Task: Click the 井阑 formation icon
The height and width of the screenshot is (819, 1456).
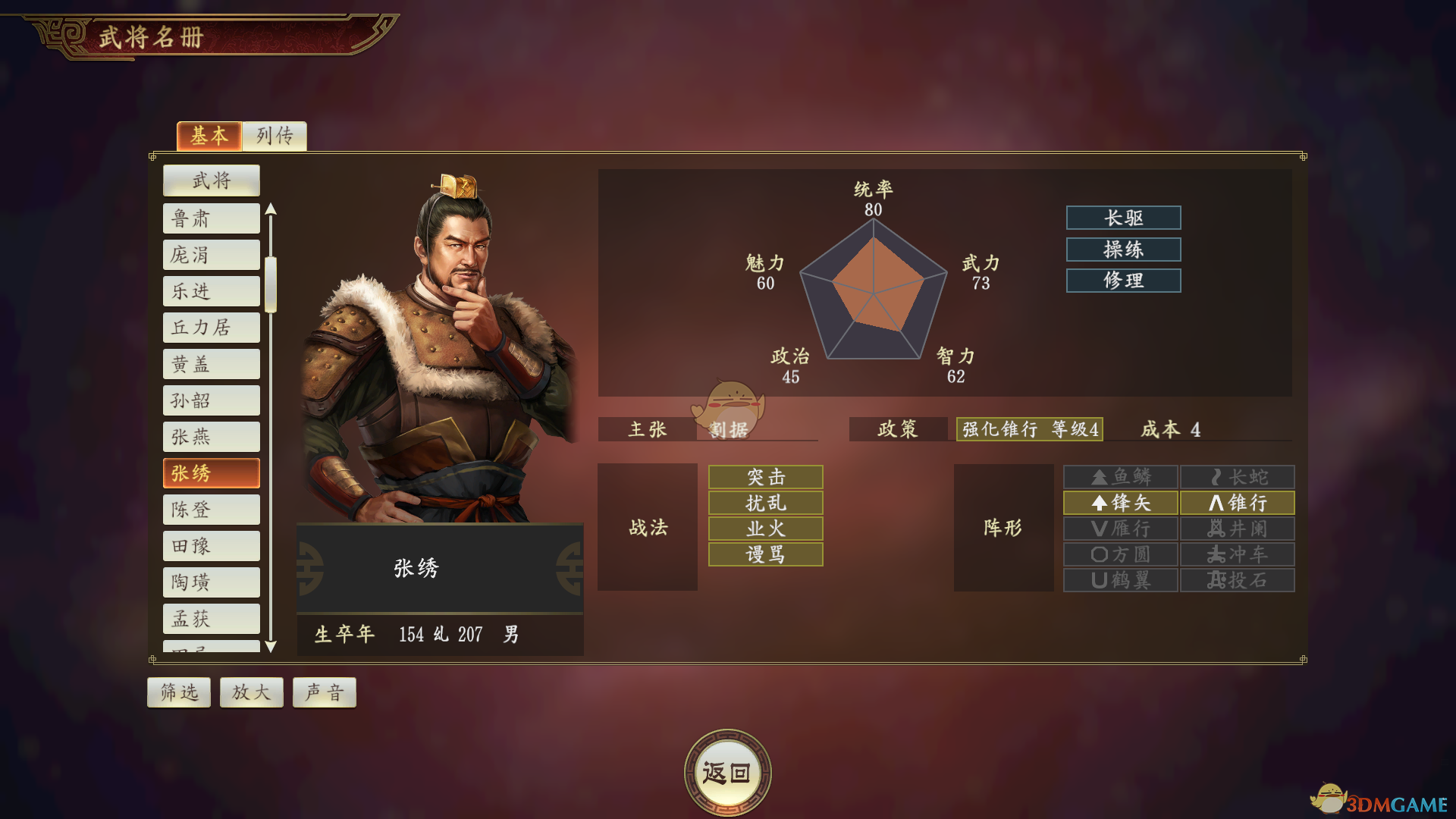Action: (1238, 528)
